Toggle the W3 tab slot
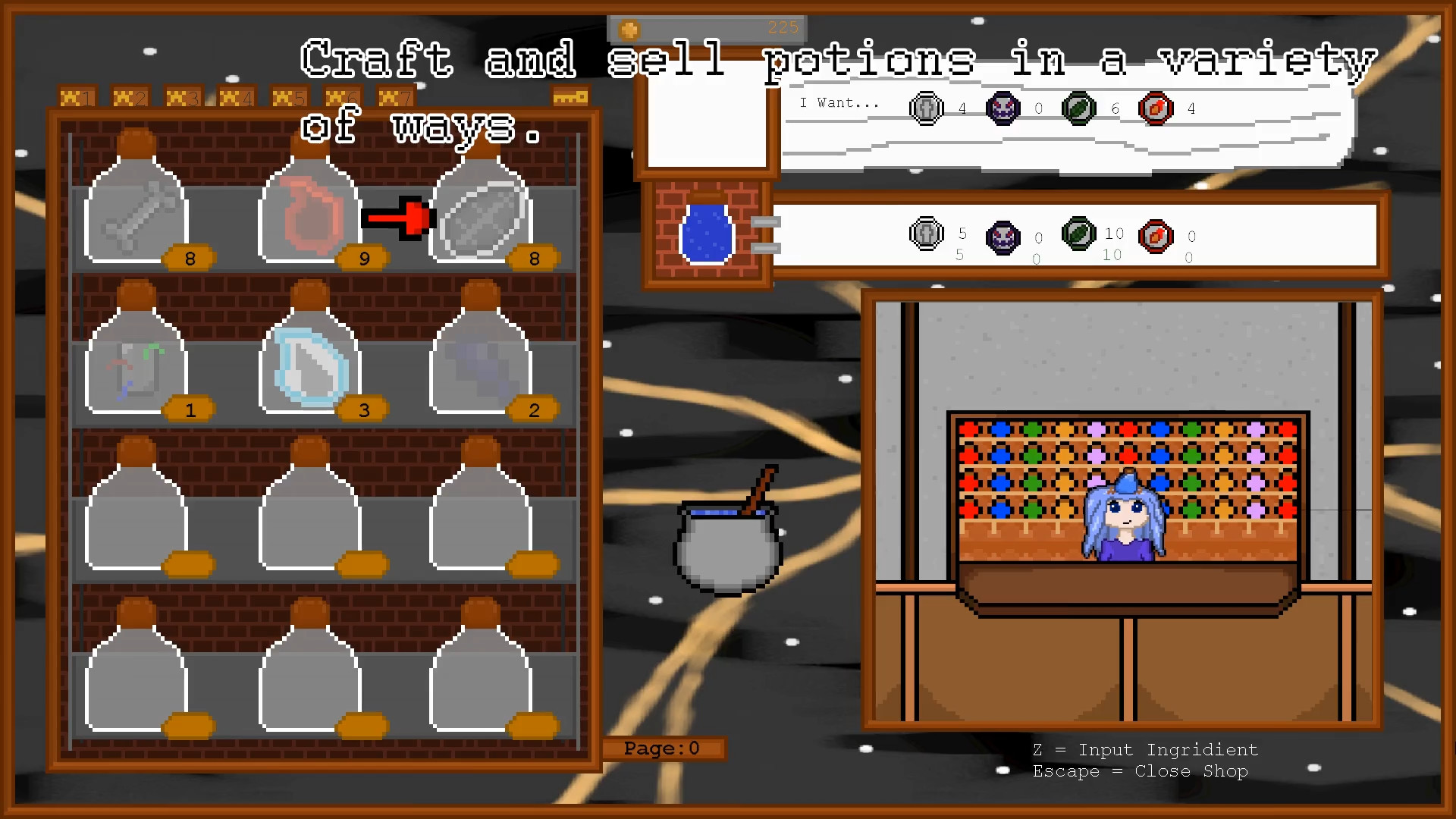This screenshot has width=1456, height=819. [184, 96]
